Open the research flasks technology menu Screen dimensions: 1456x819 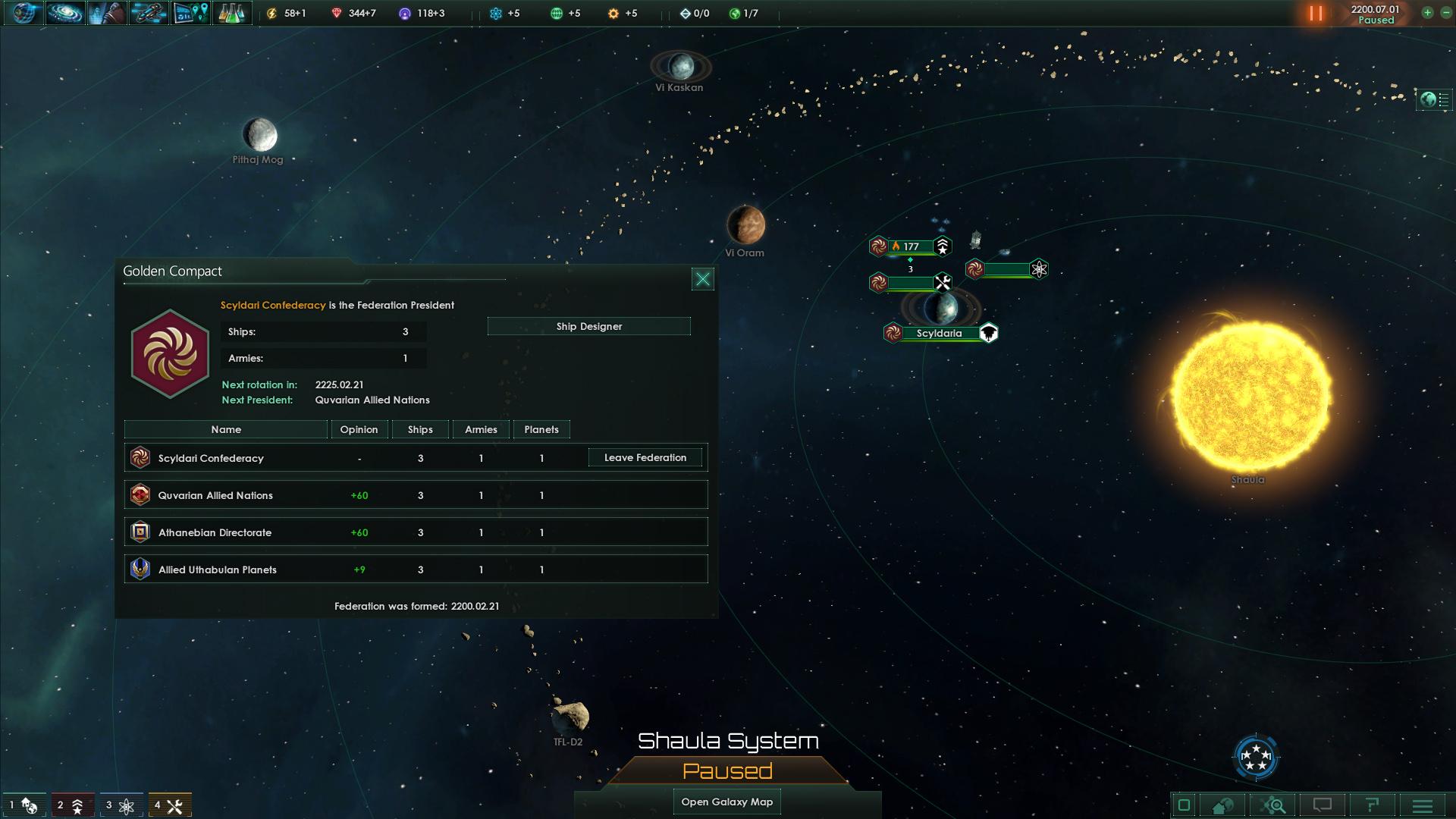pos(231,13)
